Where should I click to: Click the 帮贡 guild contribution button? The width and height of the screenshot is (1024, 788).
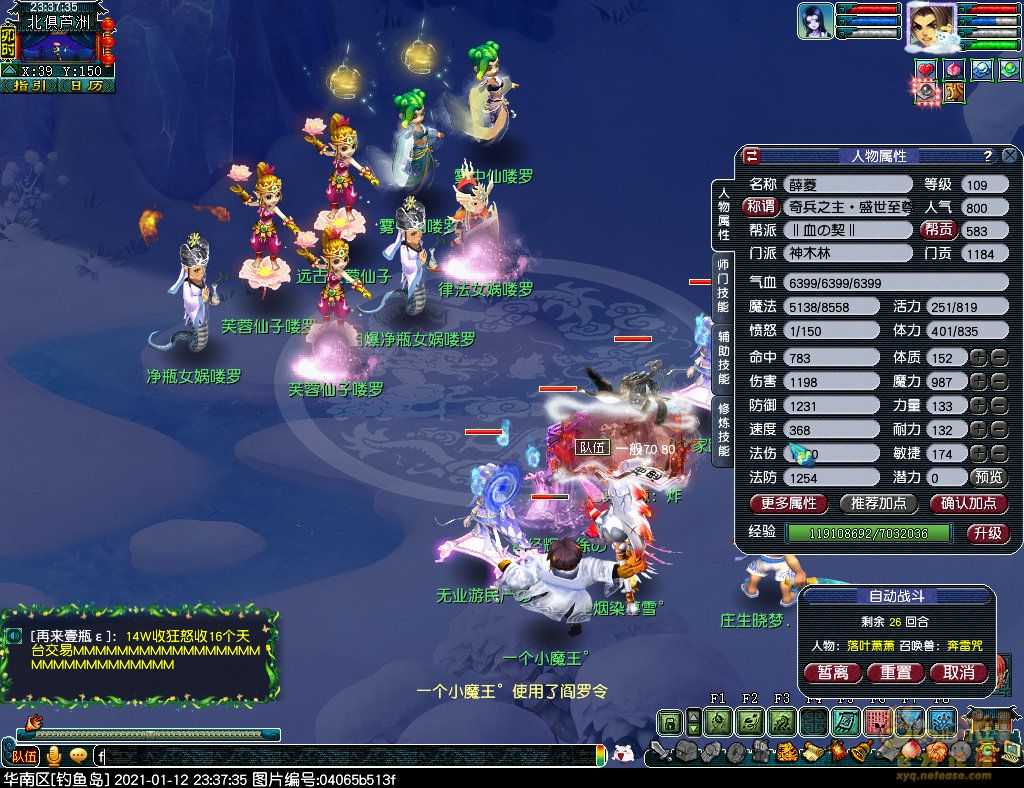[x=937, y=230]
